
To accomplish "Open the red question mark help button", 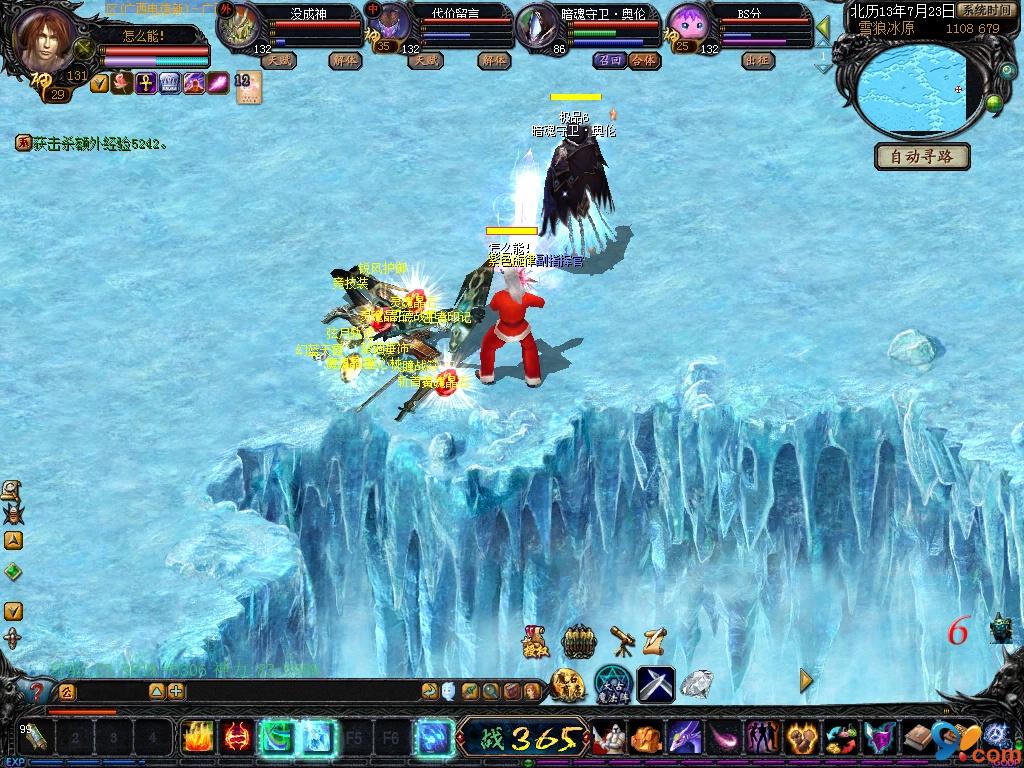I will 37,691.
